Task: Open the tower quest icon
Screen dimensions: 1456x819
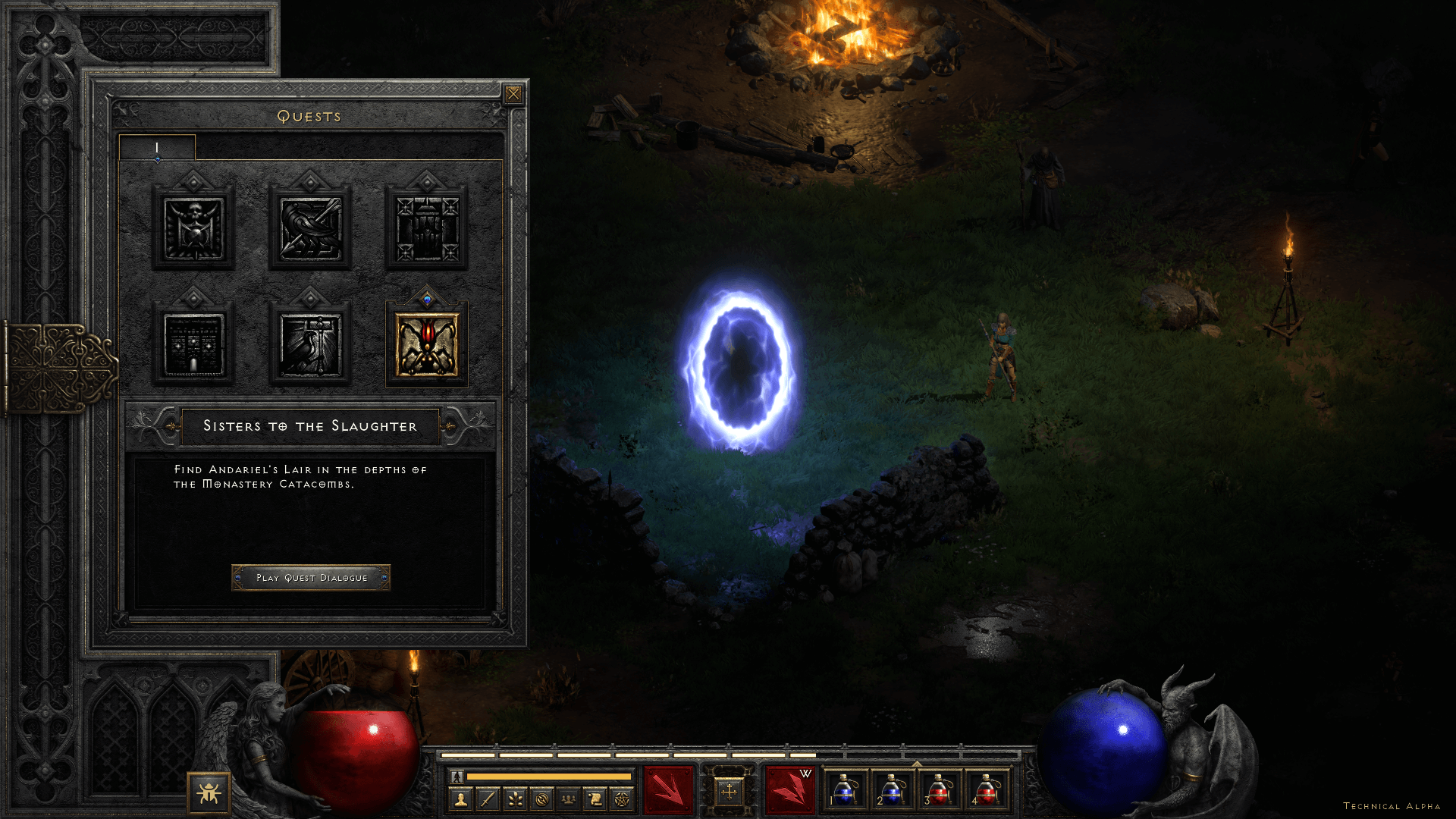Action: pyautogui.click(x=193, y=345)
